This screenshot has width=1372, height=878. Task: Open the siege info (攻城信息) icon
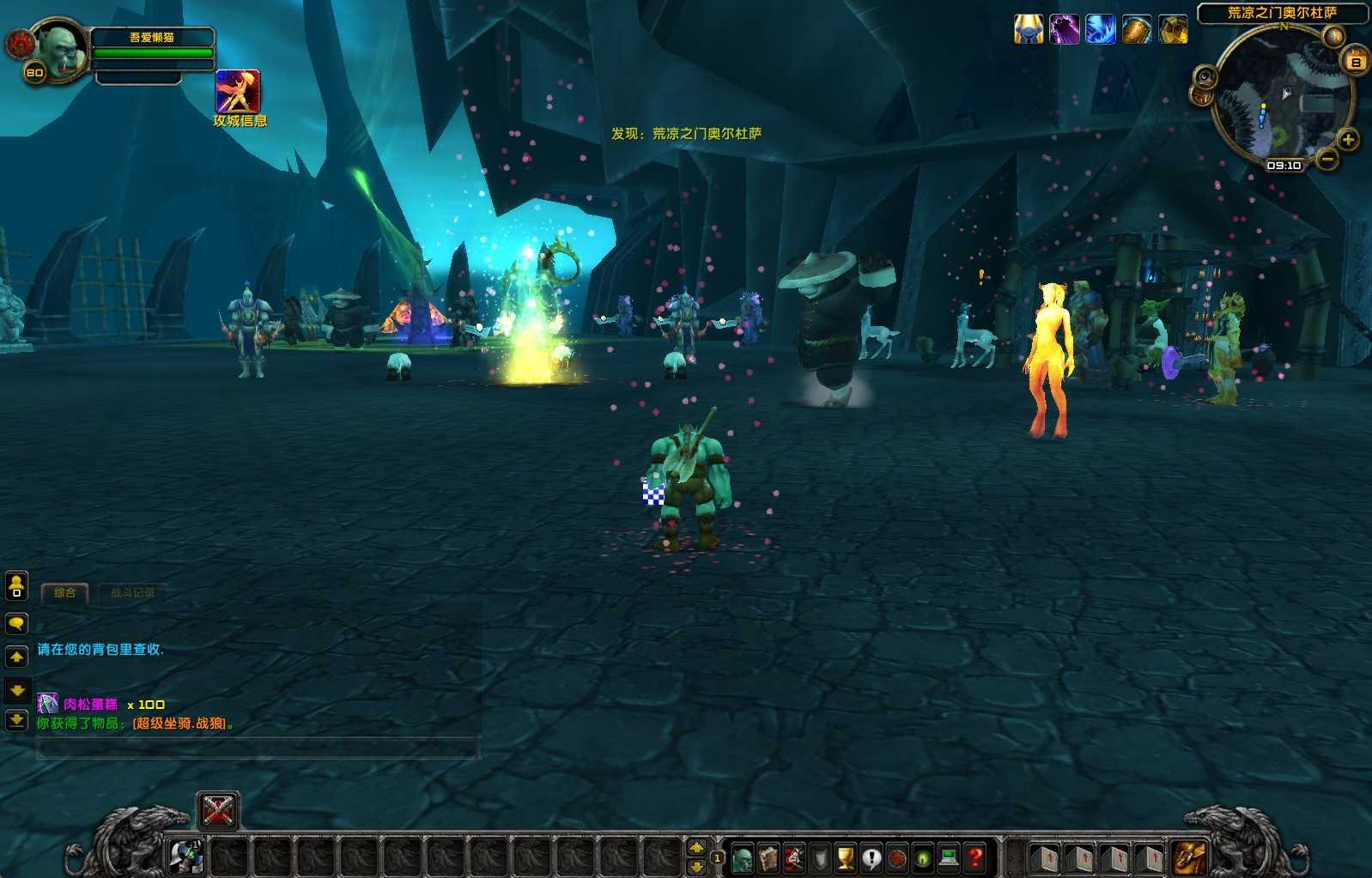tap(238, 92)
